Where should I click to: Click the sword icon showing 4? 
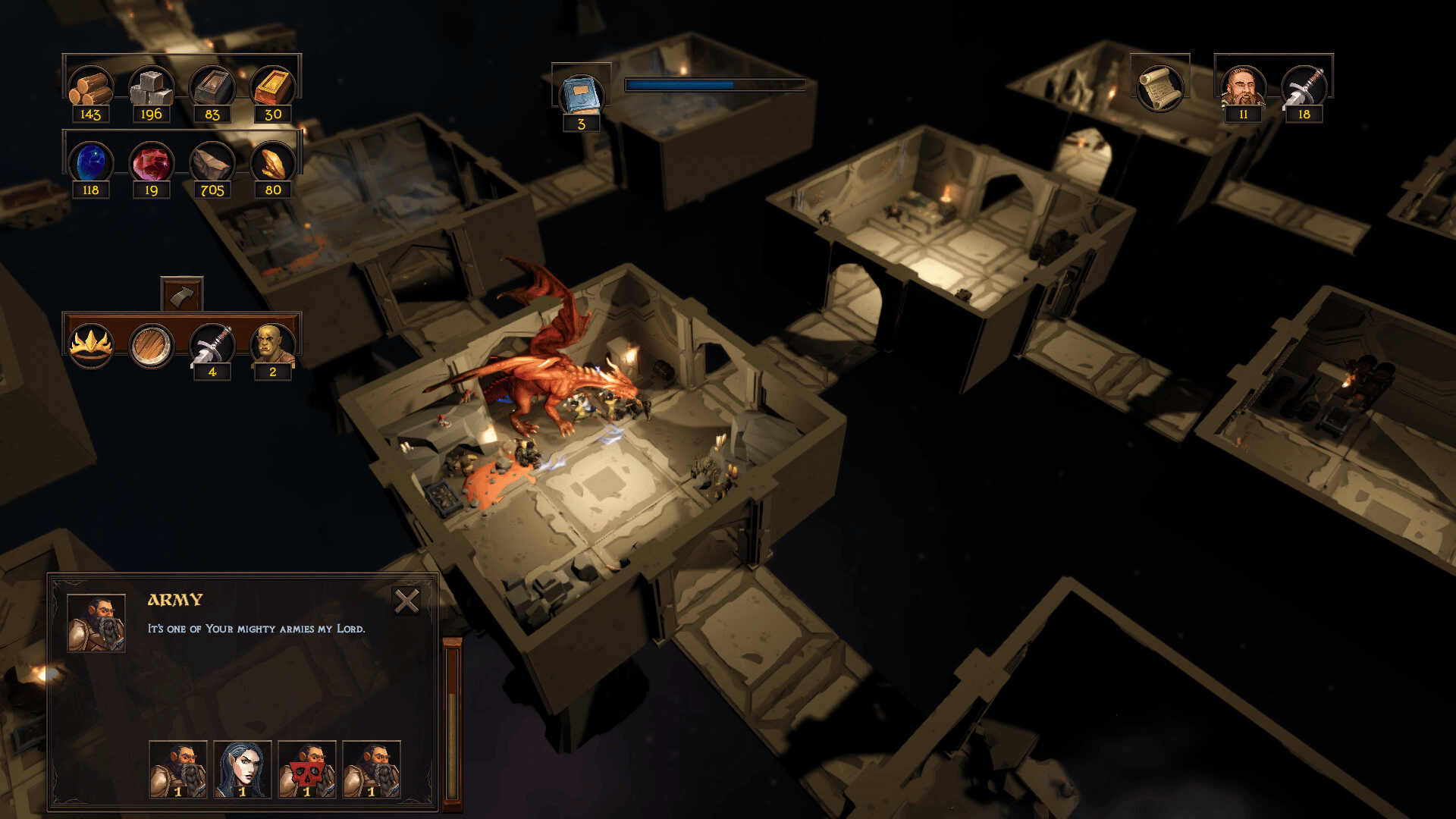coord(212,345)
